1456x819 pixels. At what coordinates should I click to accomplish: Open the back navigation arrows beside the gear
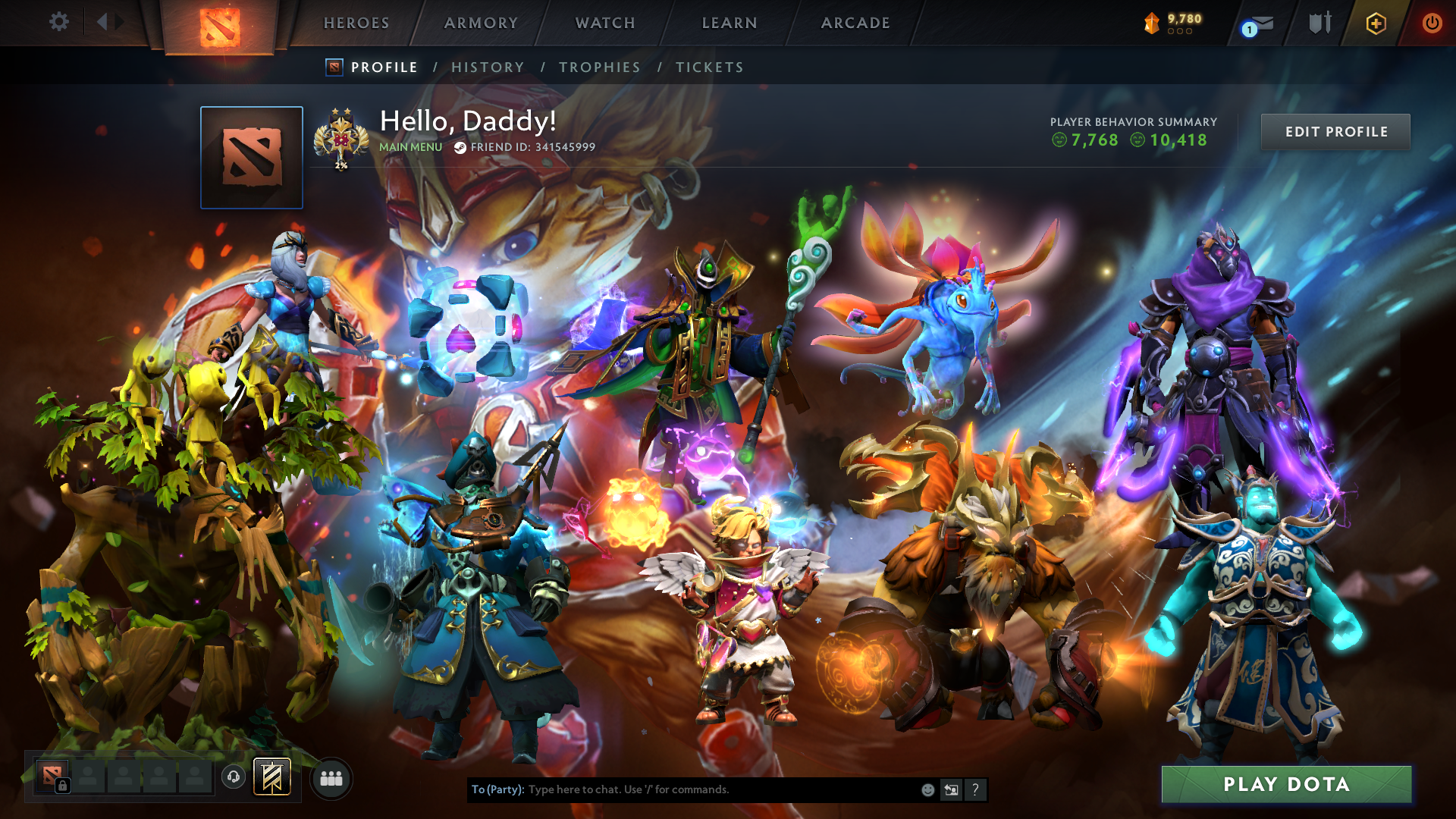pos(111,23)
